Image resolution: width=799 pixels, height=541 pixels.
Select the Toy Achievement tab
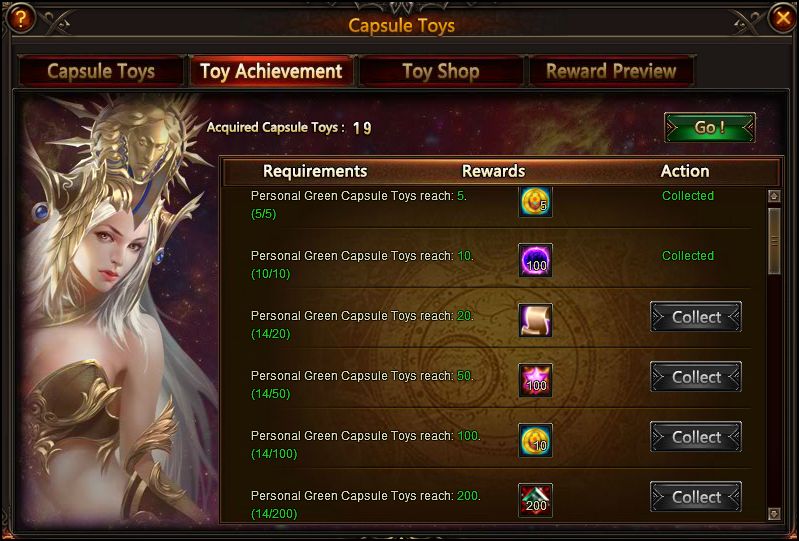[x=271, y=71]
